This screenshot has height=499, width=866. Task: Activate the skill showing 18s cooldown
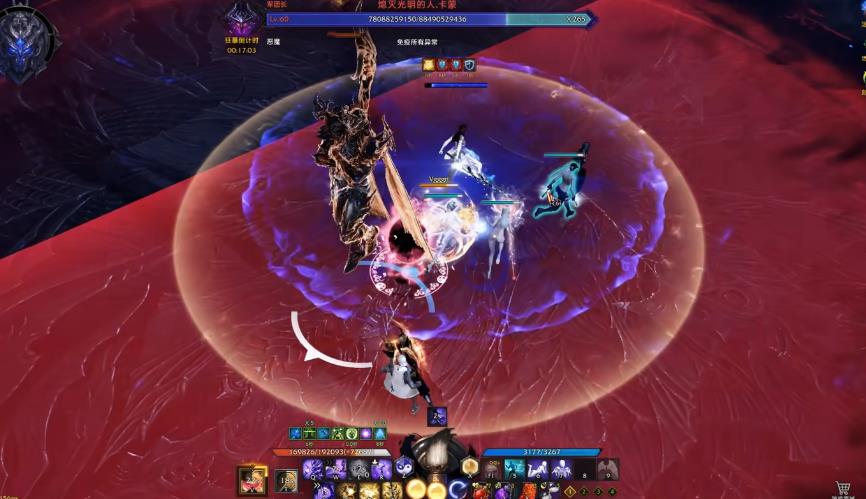286,481
